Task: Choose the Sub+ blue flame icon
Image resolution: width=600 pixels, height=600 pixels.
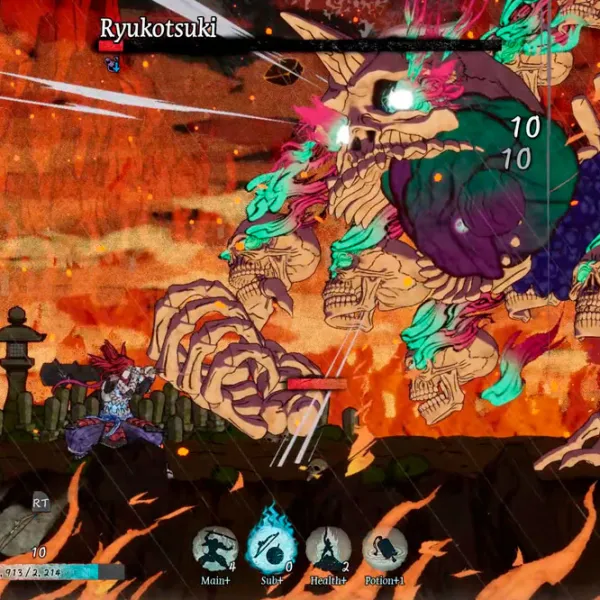Action: (x=271, y=546)
